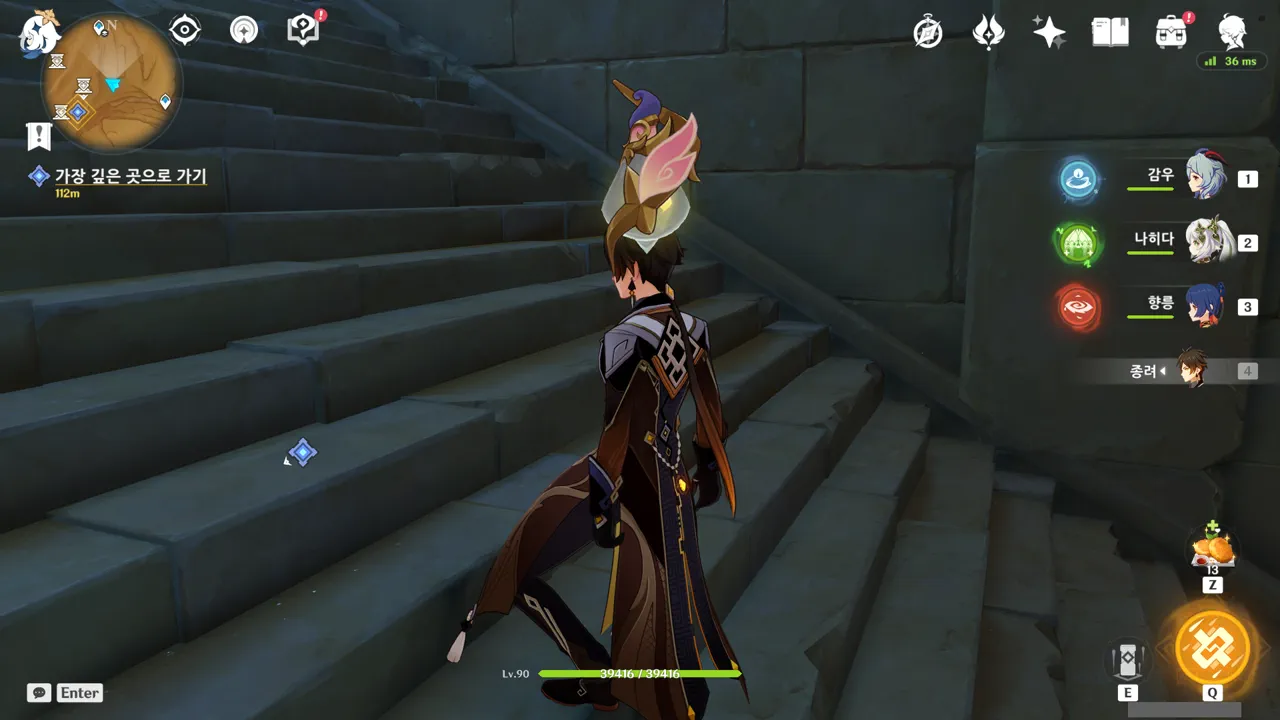Screen dimensions: 1280x720
Task: Open the inventory backpack icon
Action: [1170, 32]
